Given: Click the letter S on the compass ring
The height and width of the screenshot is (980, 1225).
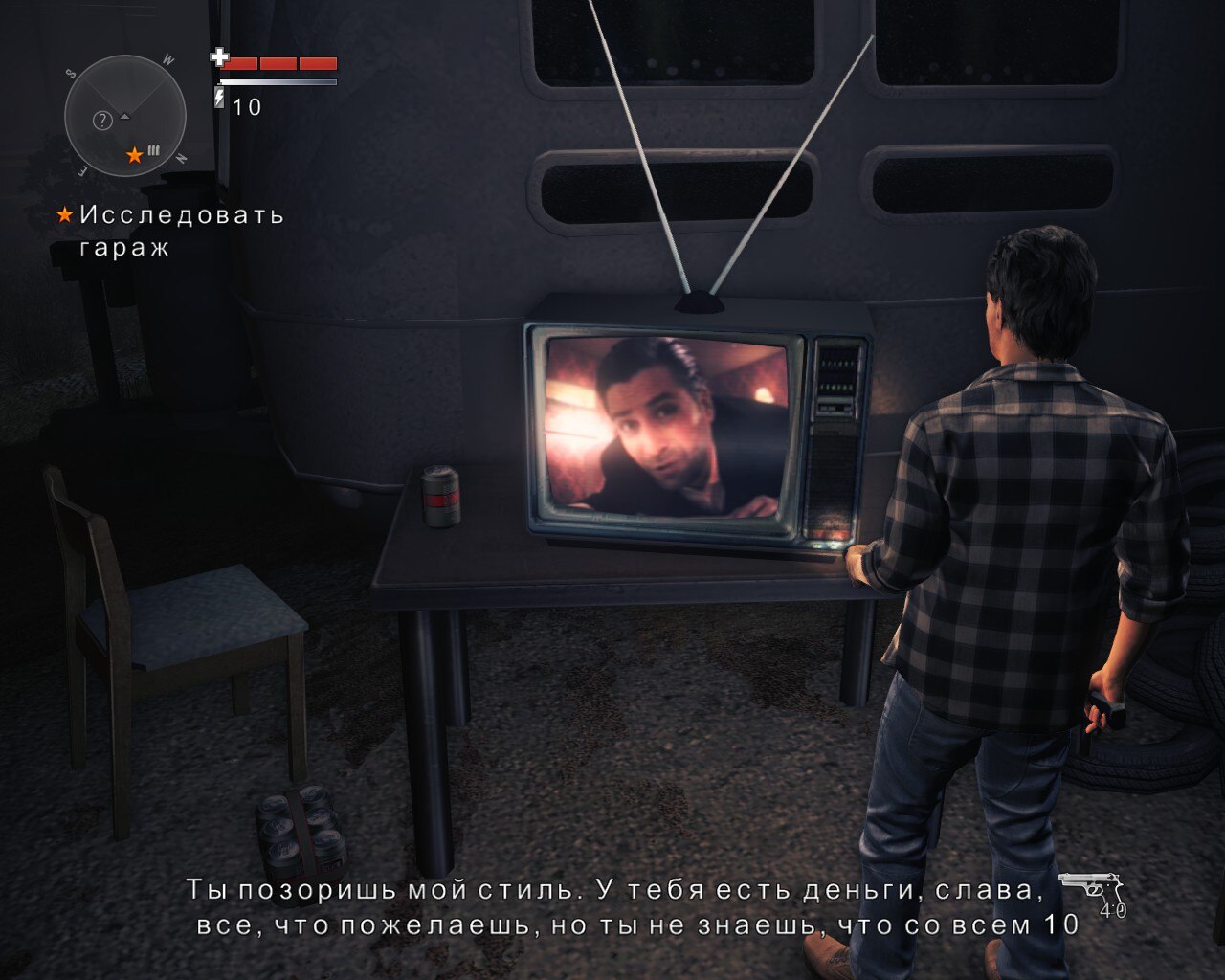Looking at the screenshot, I should point(70,74).
